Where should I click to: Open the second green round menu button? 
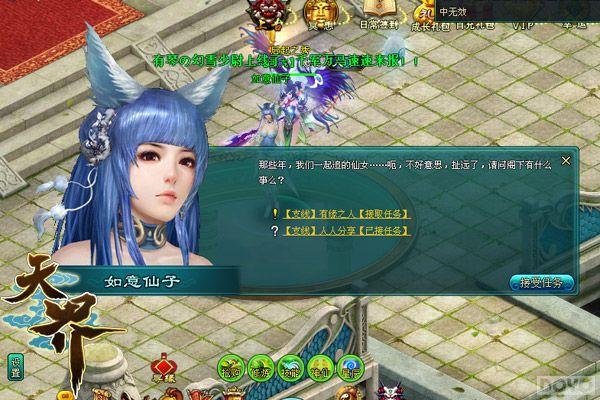tap(262, 366)
